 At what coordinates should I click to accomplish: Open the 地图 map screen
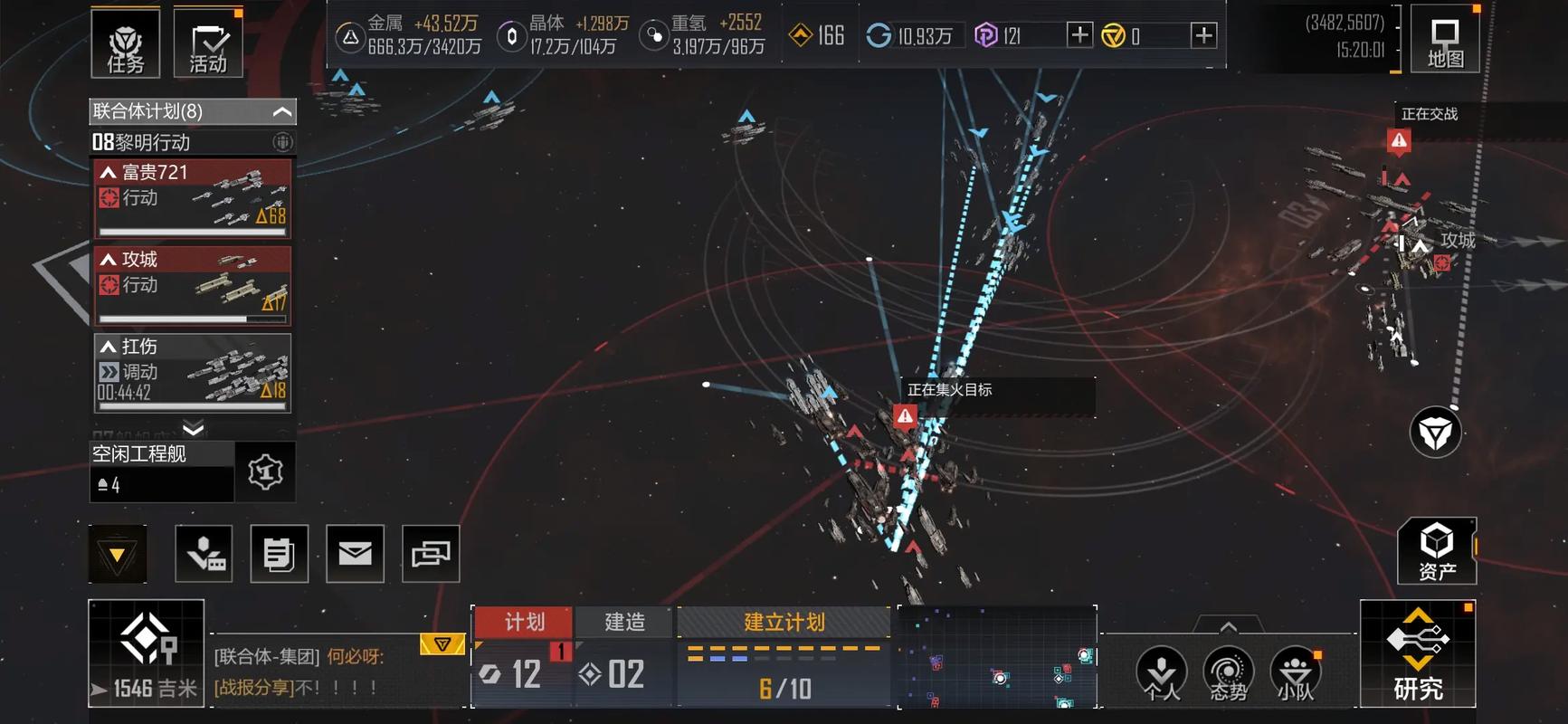[1444, 42]
